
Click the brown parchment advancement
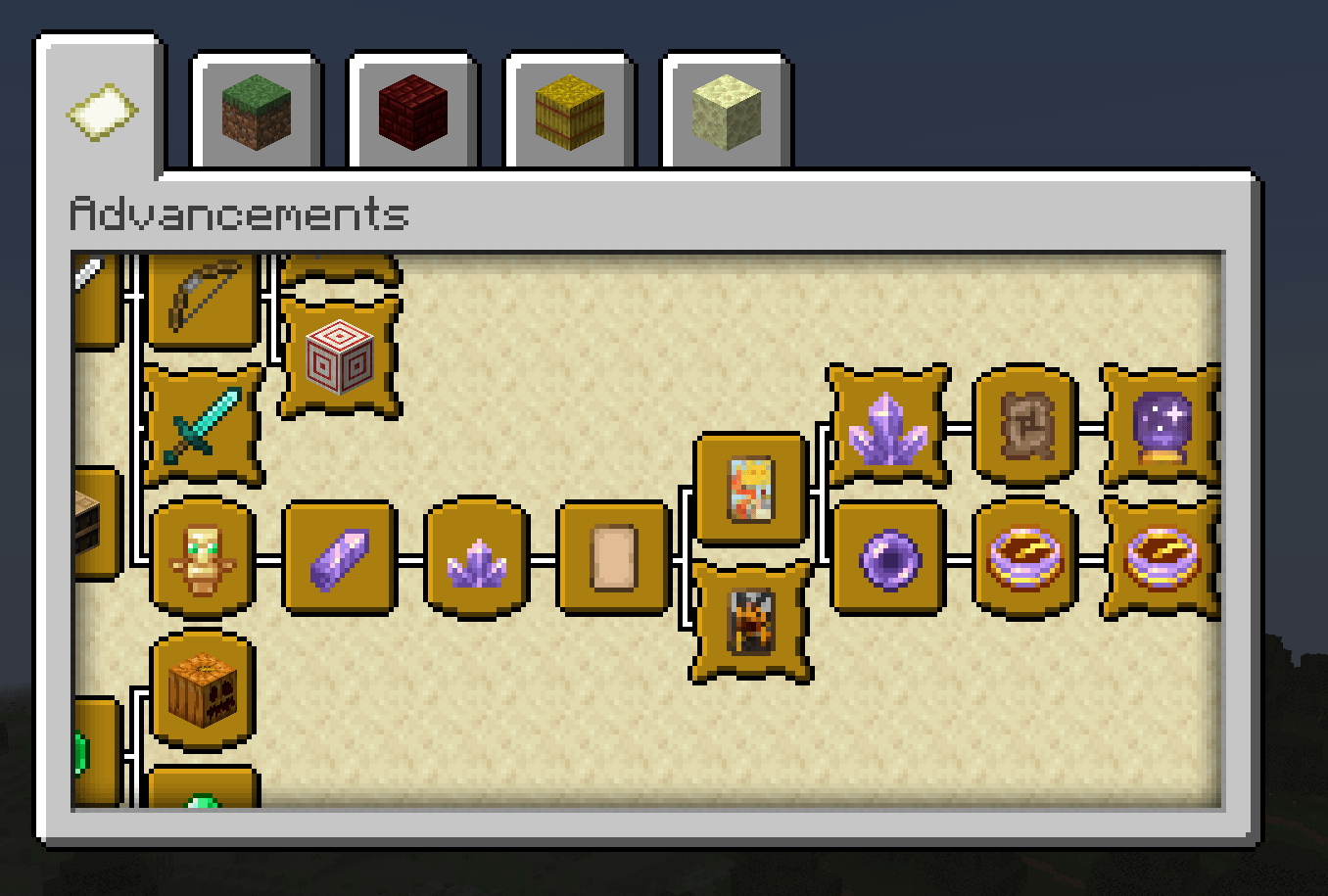coord(1023,426)
